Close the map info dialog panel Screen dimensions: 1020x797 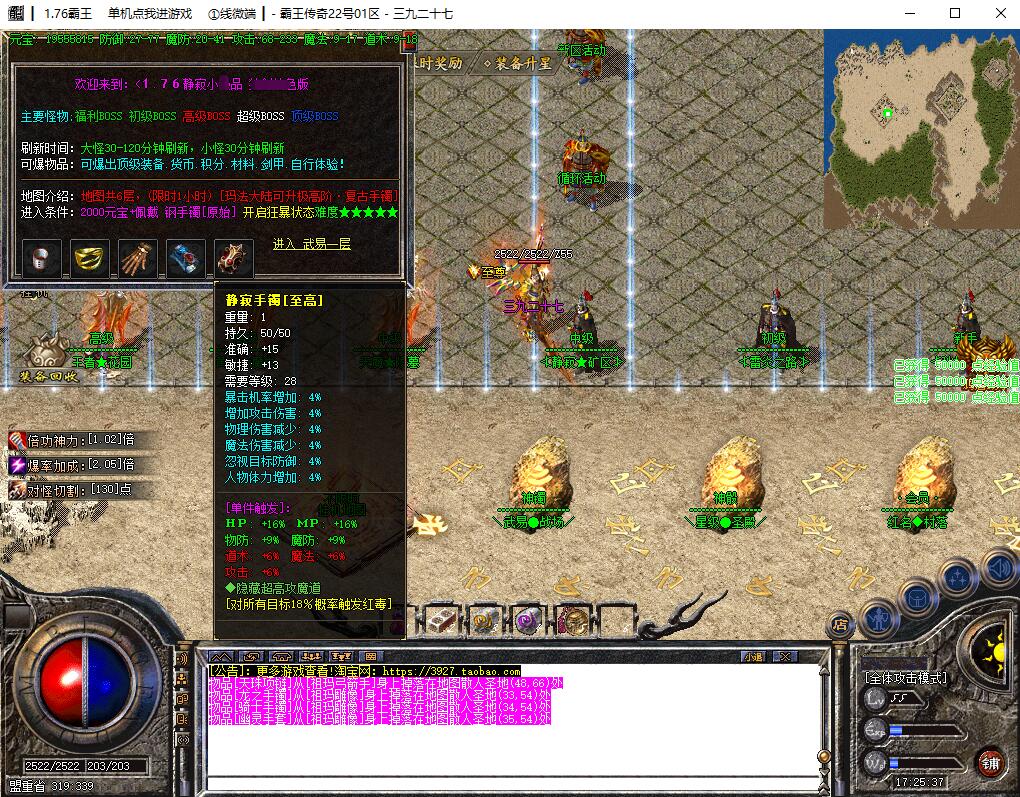408,41
